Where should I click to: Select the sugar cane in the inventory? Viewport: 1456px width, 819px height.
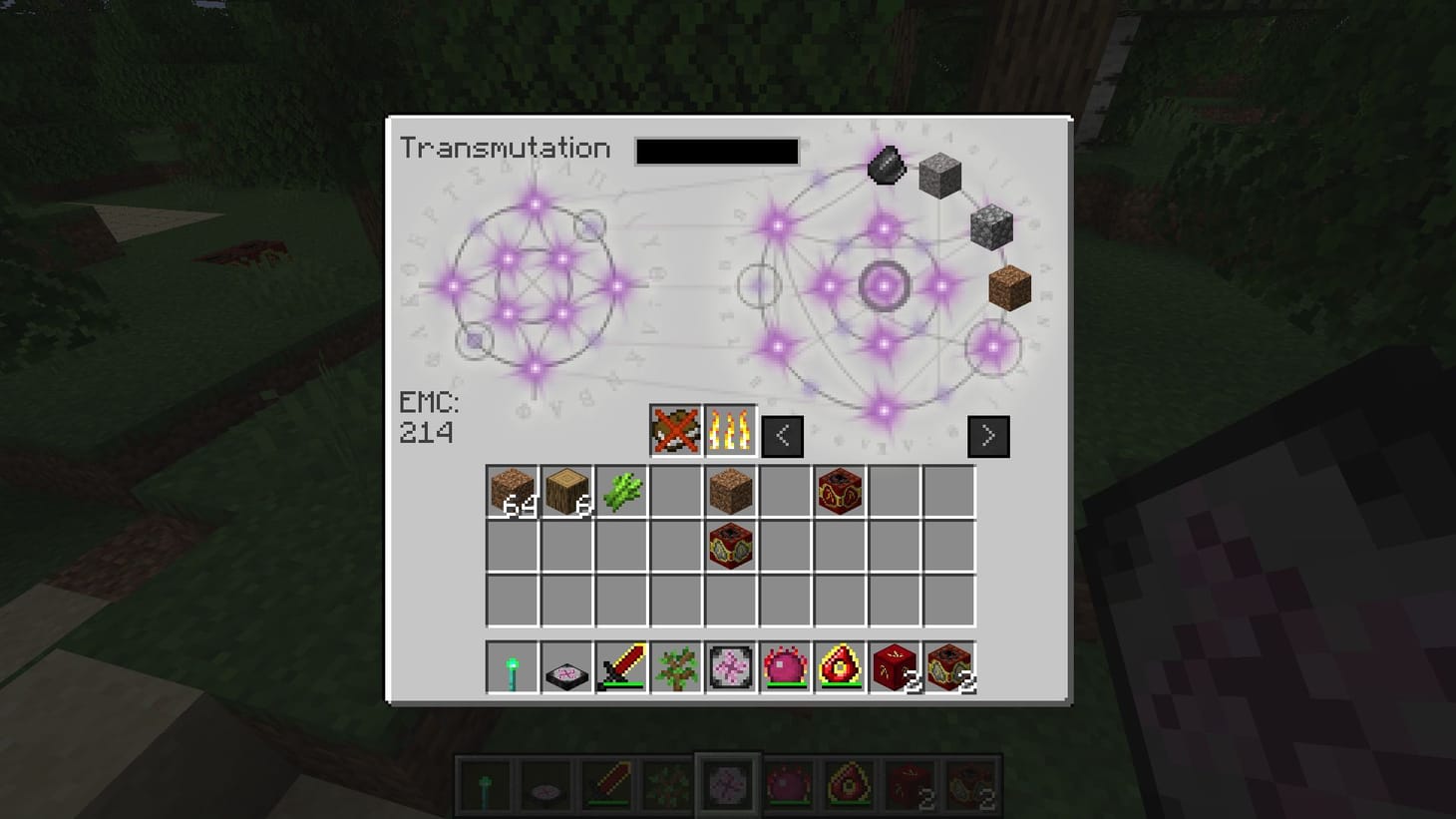pos(621,490)
